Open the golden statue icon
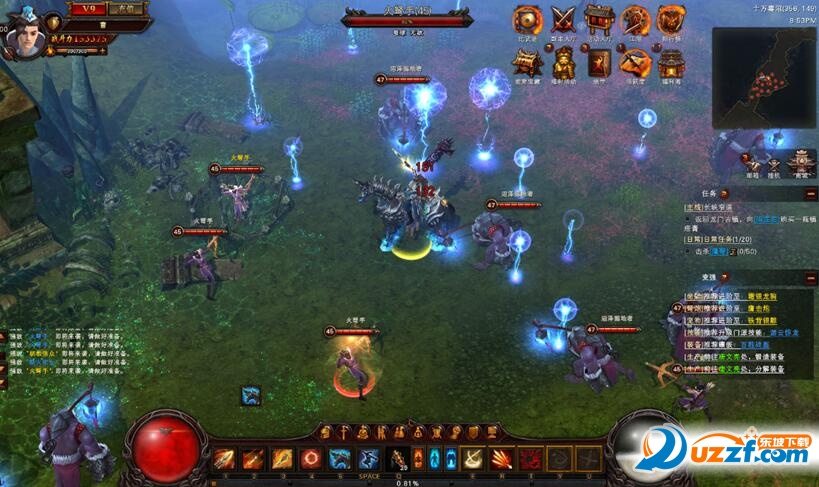This screenshot has width=819, height=487. point(563,63)
